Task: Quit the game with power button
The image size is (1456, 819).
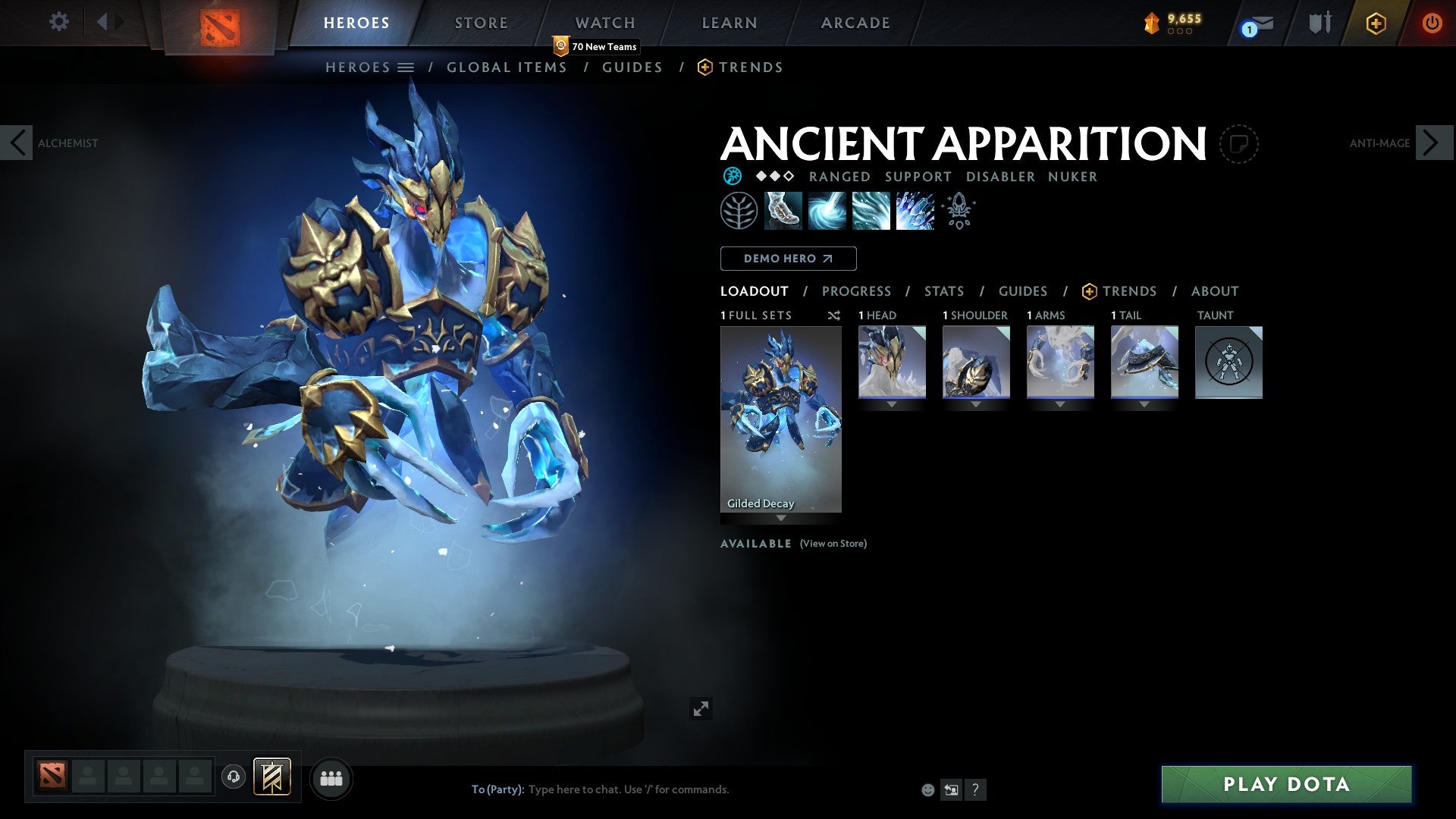Action: coord(1431,23)
